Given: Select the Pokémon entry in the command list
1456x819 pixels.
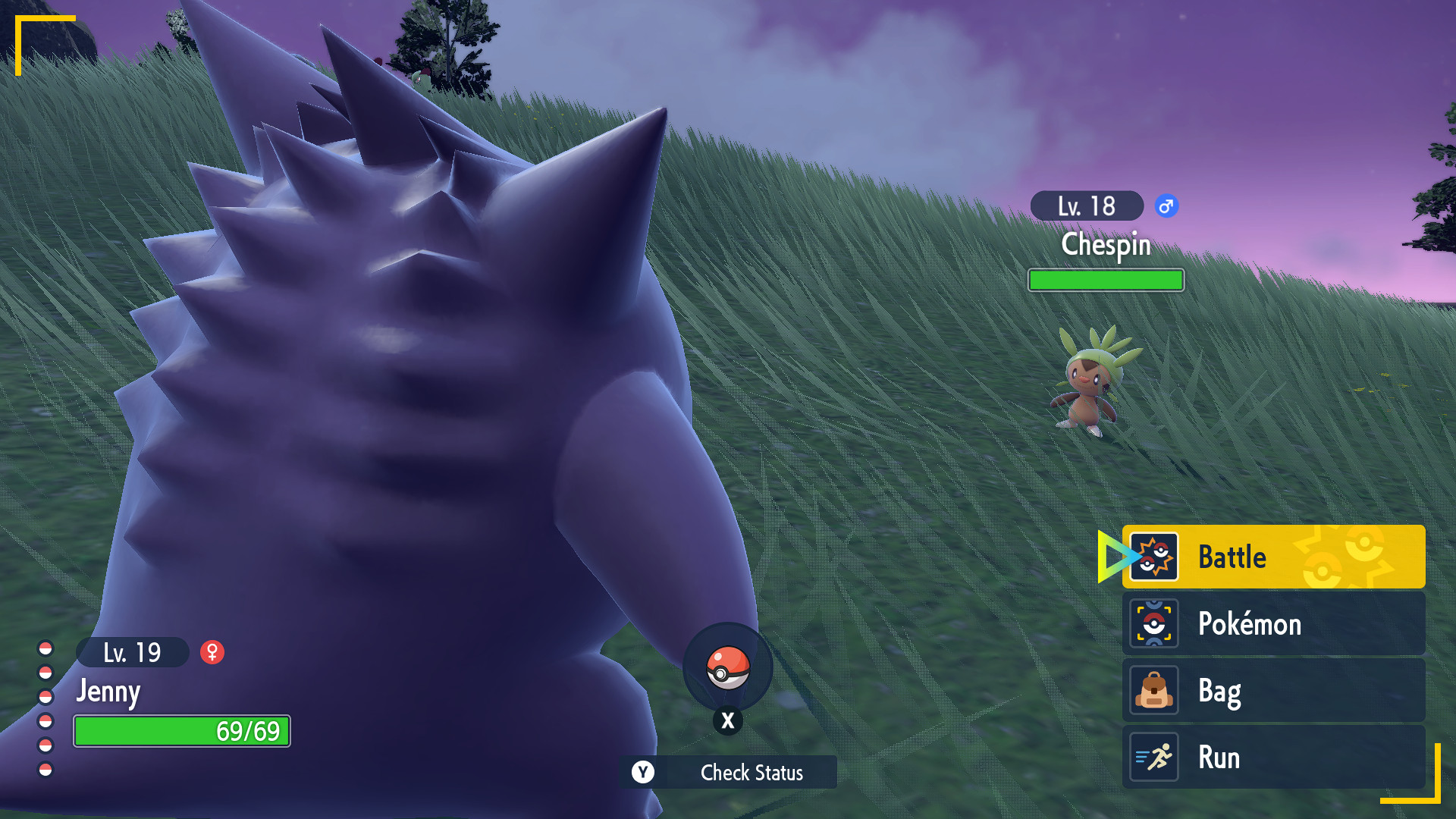Looking at the screenshot, I should 1248,623.
